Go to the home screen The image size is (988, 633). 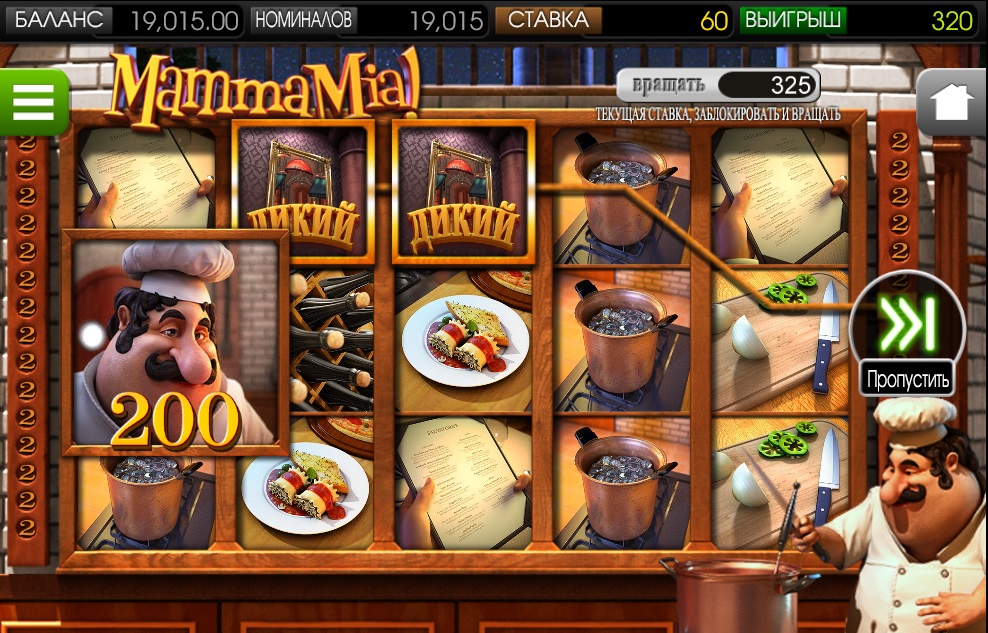click(951, 102)
